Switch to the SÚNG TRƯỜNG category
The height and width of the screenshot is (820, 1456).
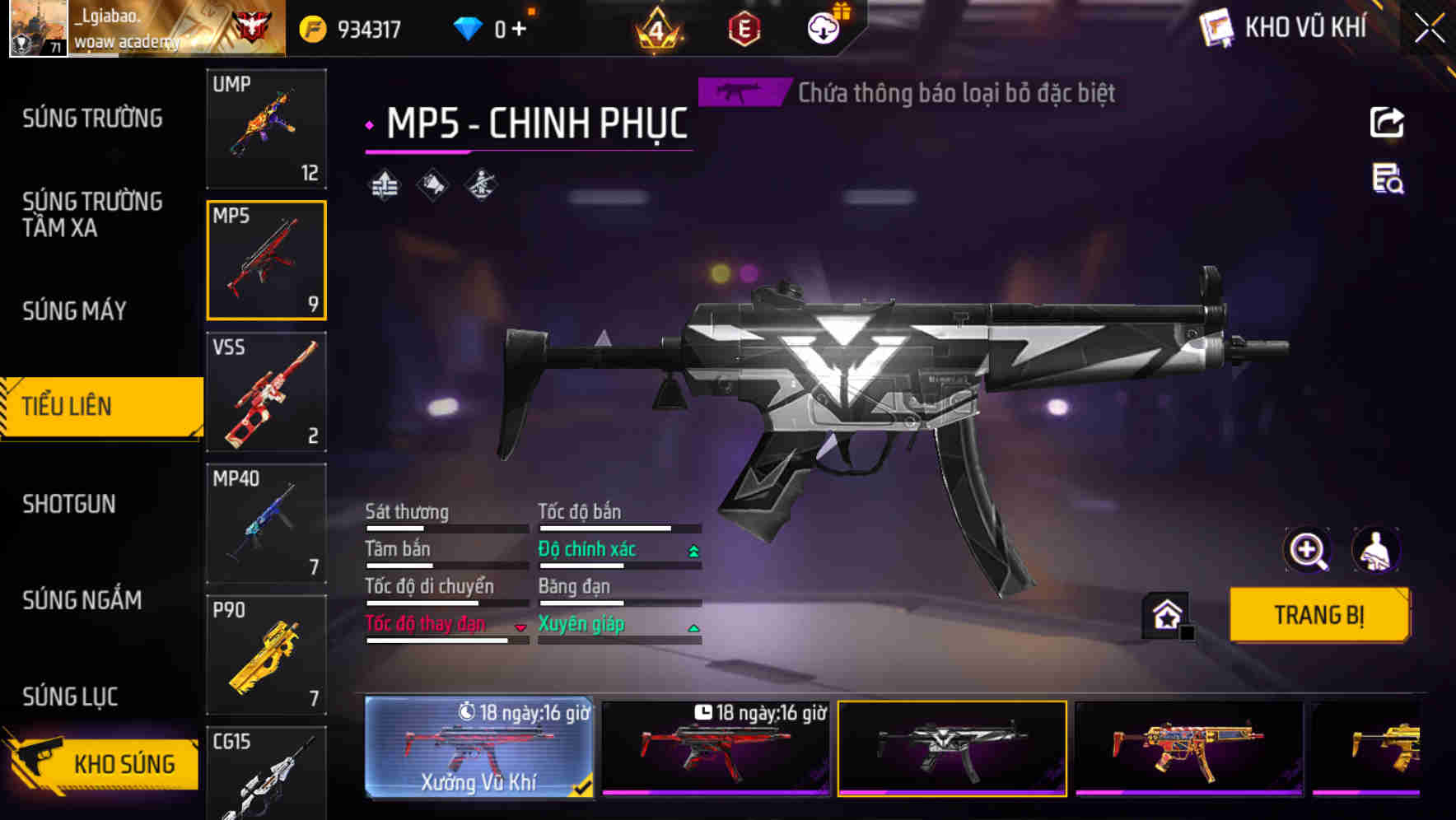tap(92, 119)
